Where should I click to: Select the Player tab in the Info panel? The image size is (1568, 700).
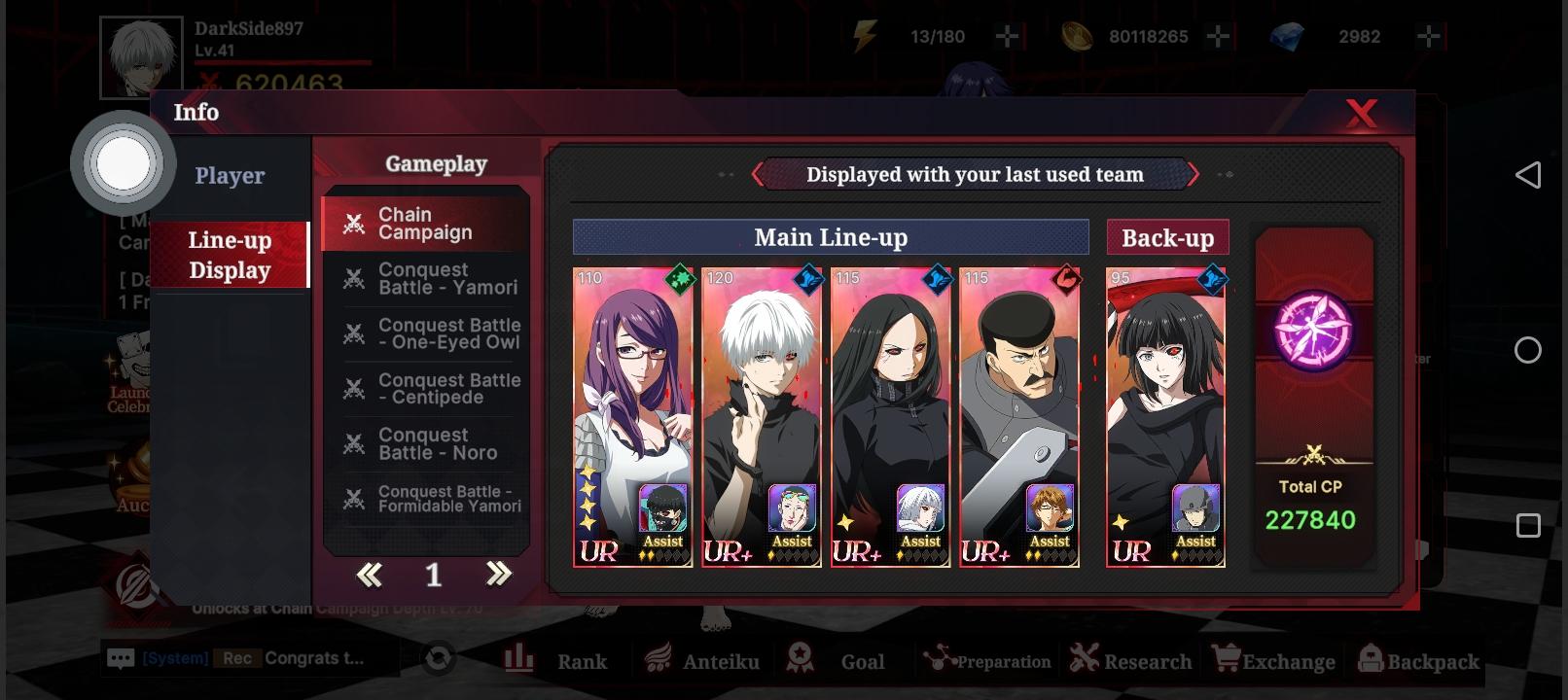click(x=230, y=175)
